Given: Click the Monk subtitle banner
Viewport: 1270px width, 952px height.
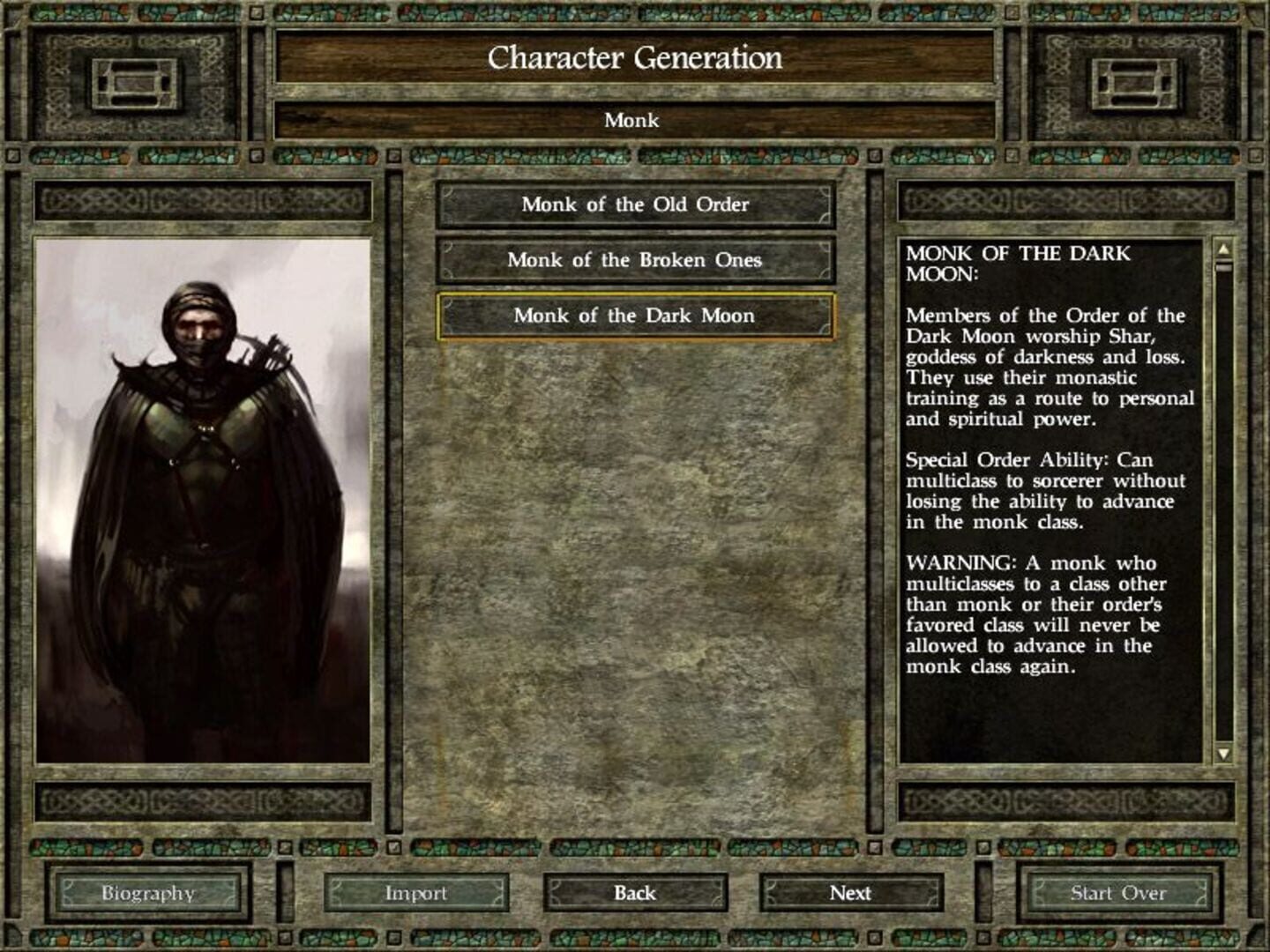Looking at the screenshot, I should pyautogui.click(x=636, y=119).
